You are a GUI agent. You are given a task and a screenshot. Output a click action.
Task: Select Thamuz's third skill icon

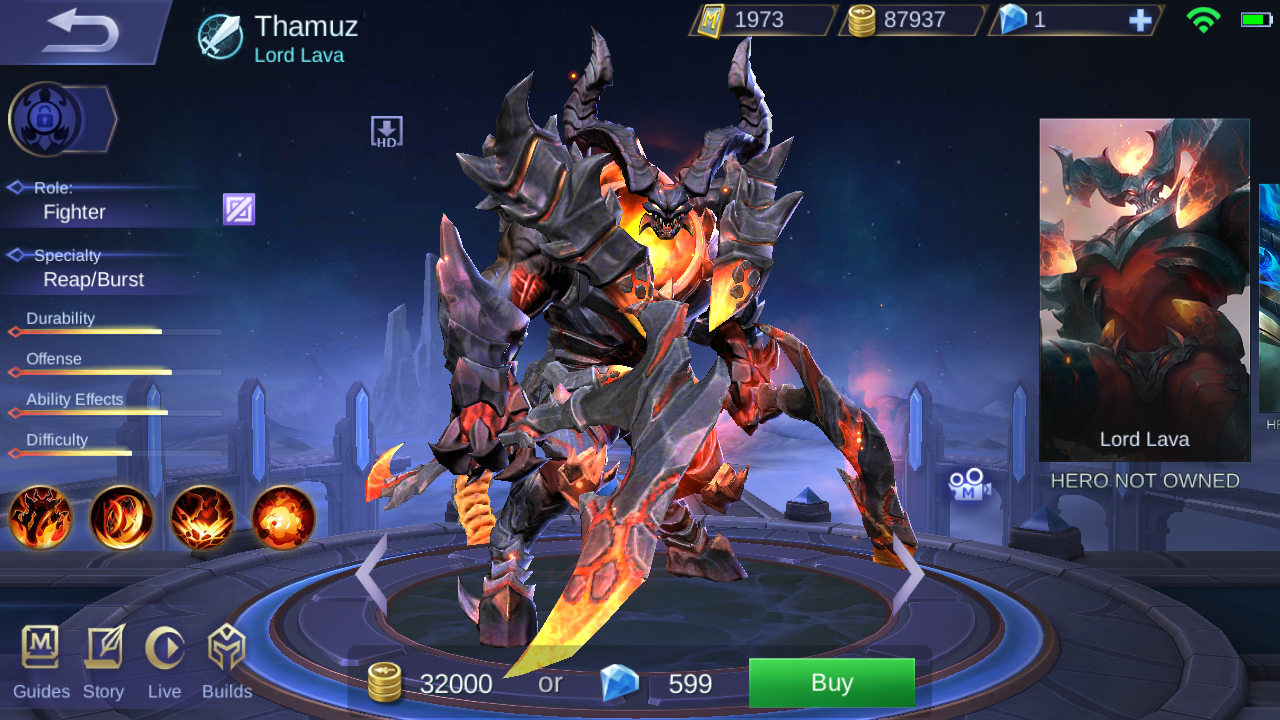pos(202,519)
